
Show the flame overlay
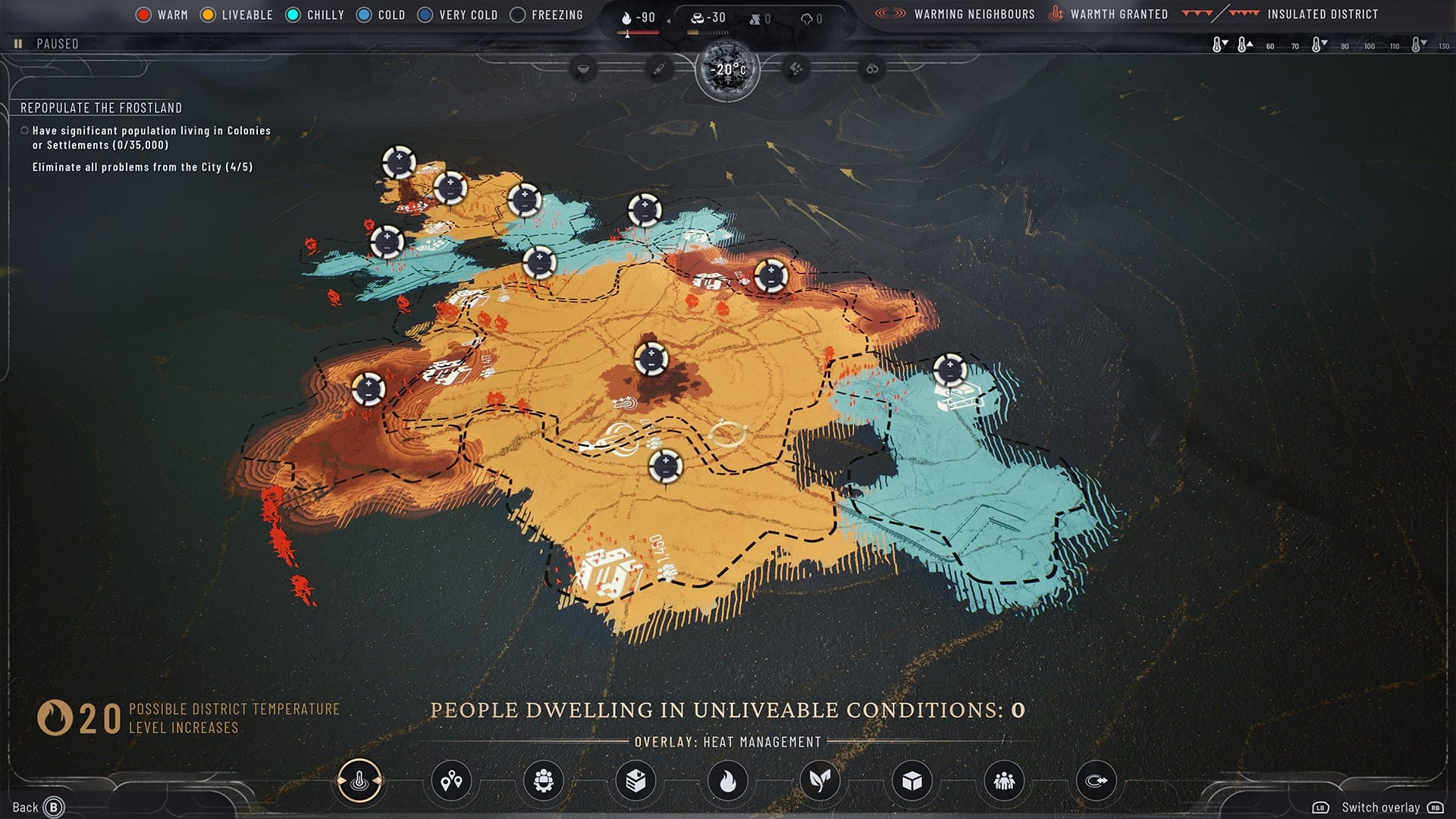[x=728, y=780]
